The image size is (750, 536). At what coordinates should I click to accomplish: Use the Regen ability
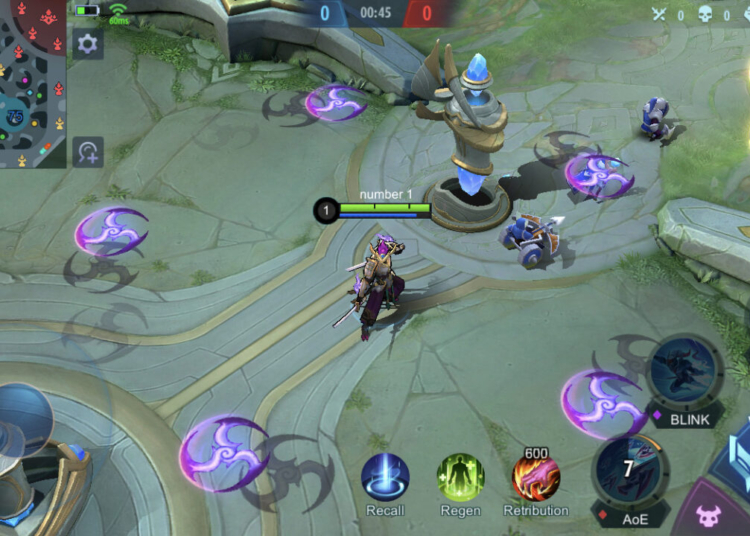460,478
